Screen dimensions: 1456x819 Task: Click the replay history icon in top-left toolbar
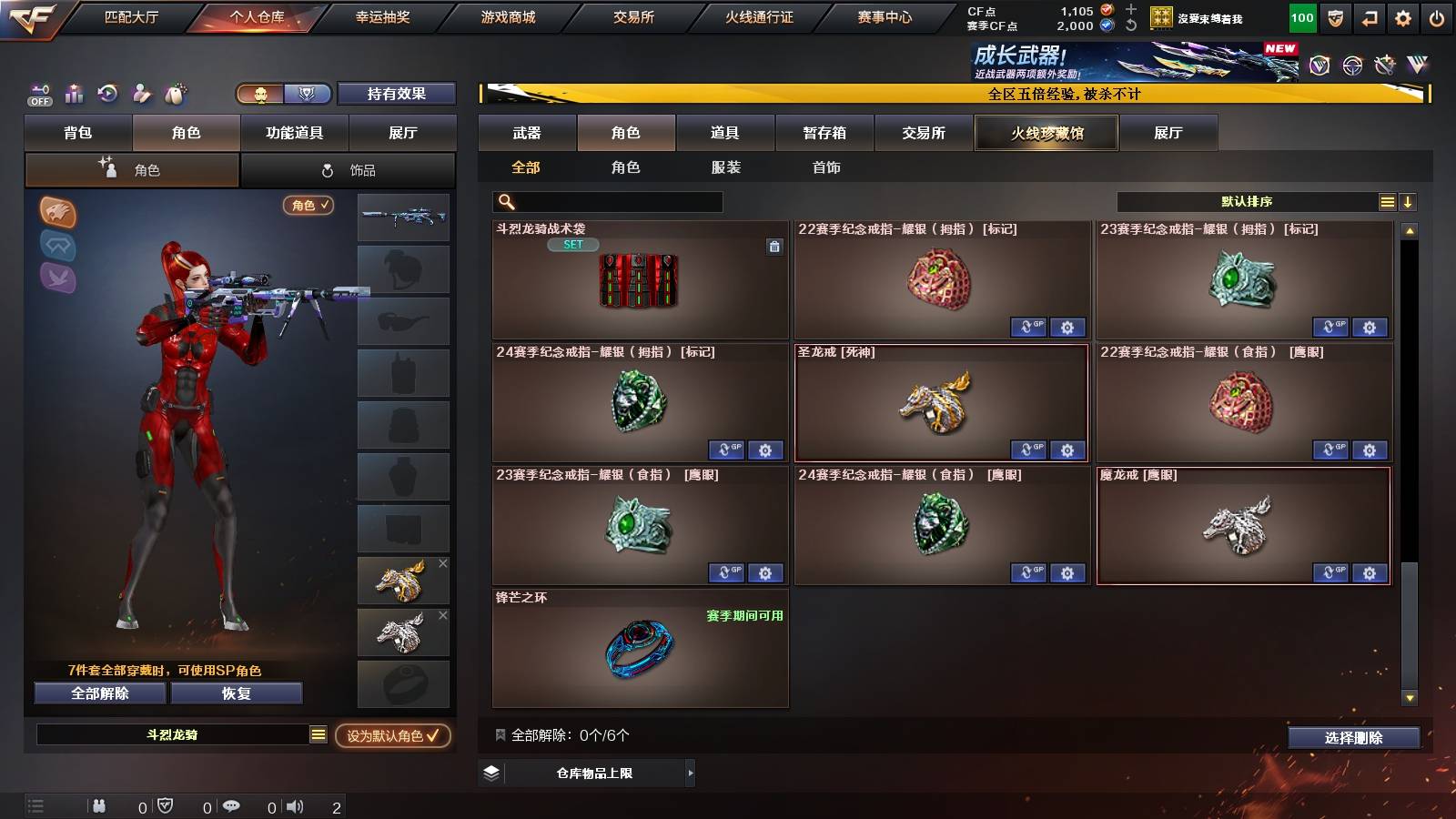coord(108,94)
